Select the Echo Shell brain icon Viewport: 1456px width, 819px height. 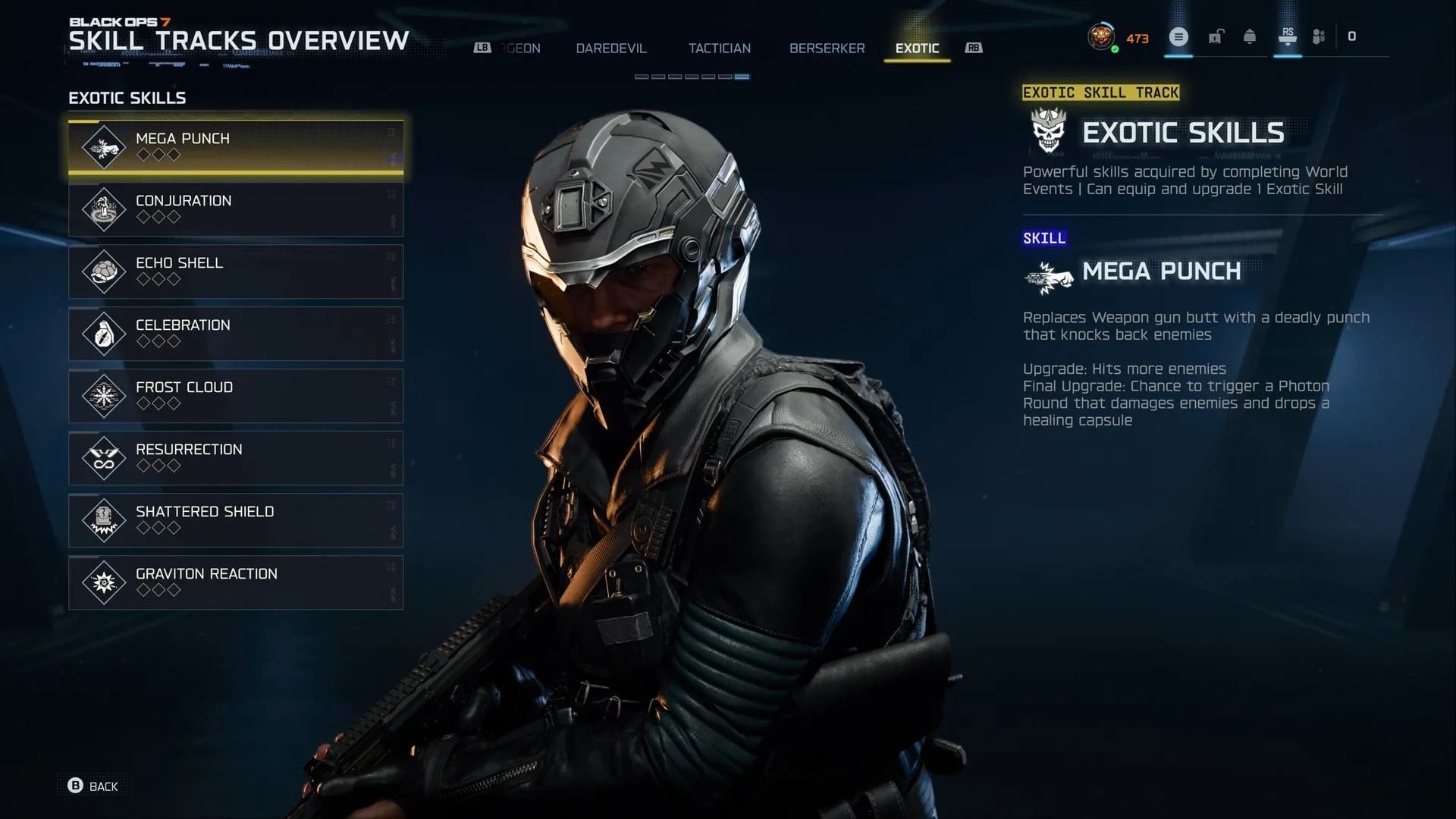point(104,270)
